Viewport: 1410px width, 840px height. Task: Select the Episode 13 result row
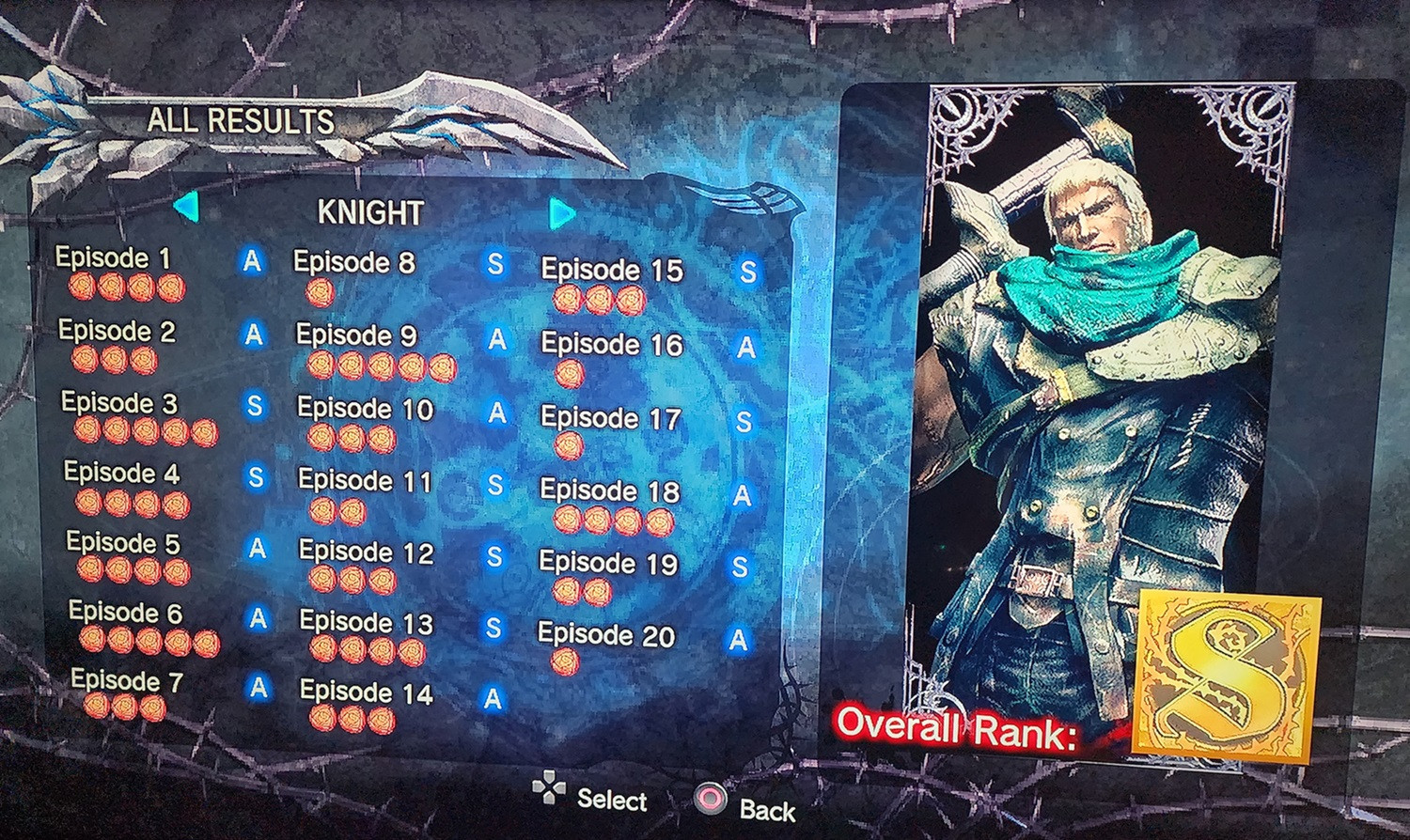pyautogui.click(x=366, y=623)
